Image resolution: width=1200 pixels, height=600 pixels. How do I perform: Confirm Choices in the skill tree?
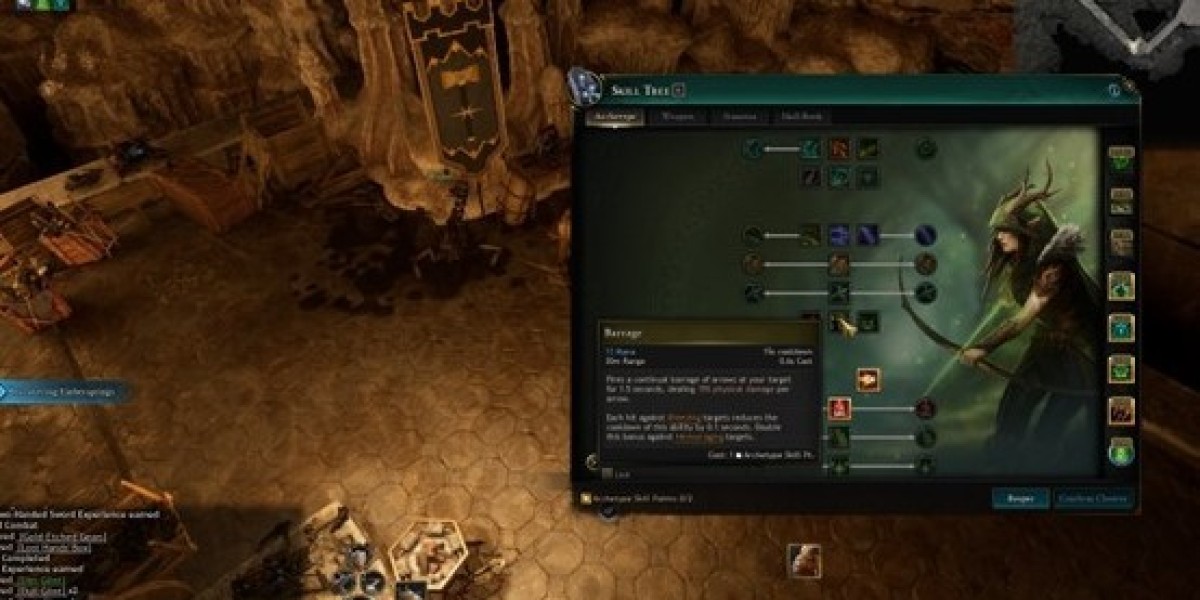[1093, 497]
